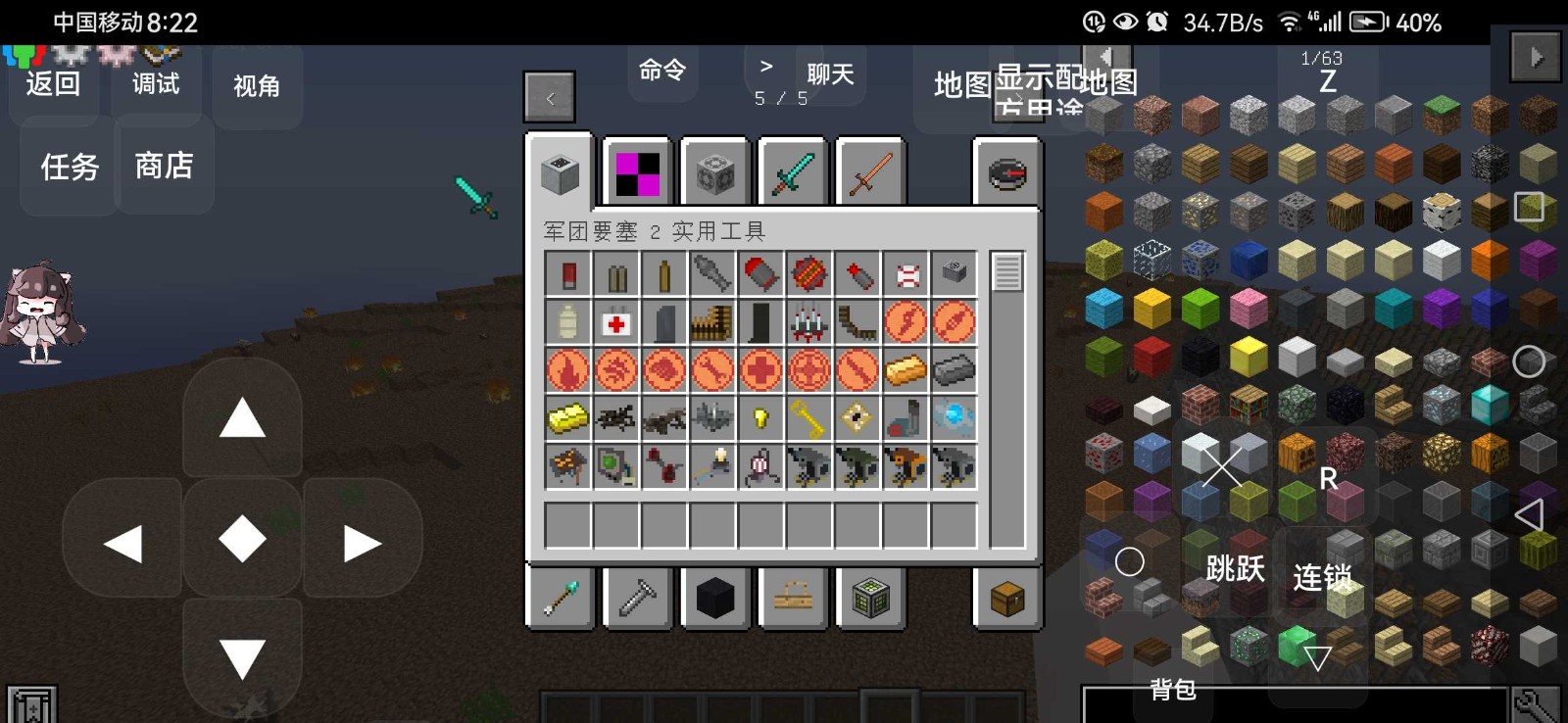Grab the gold ingot item
1568x723 pixels.
point(905,370)
